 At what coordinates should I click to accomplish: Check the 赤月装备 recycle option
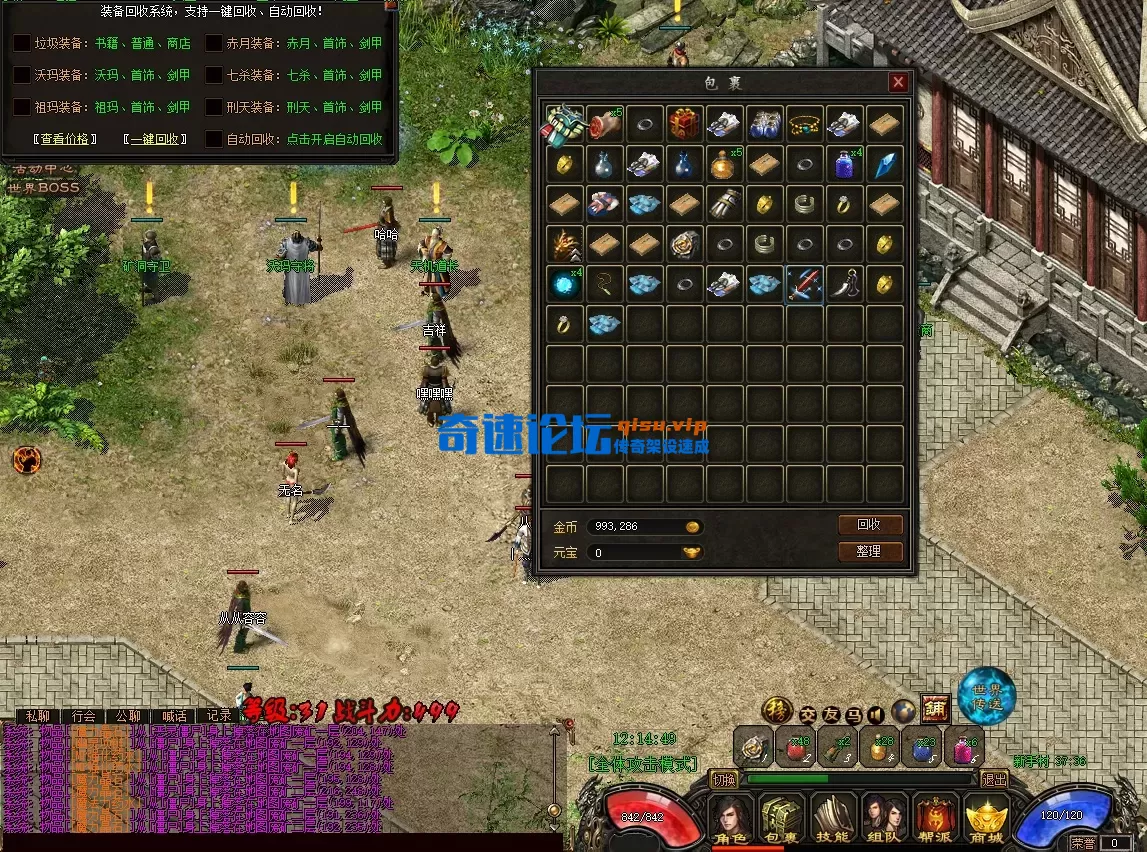(214, 43)
